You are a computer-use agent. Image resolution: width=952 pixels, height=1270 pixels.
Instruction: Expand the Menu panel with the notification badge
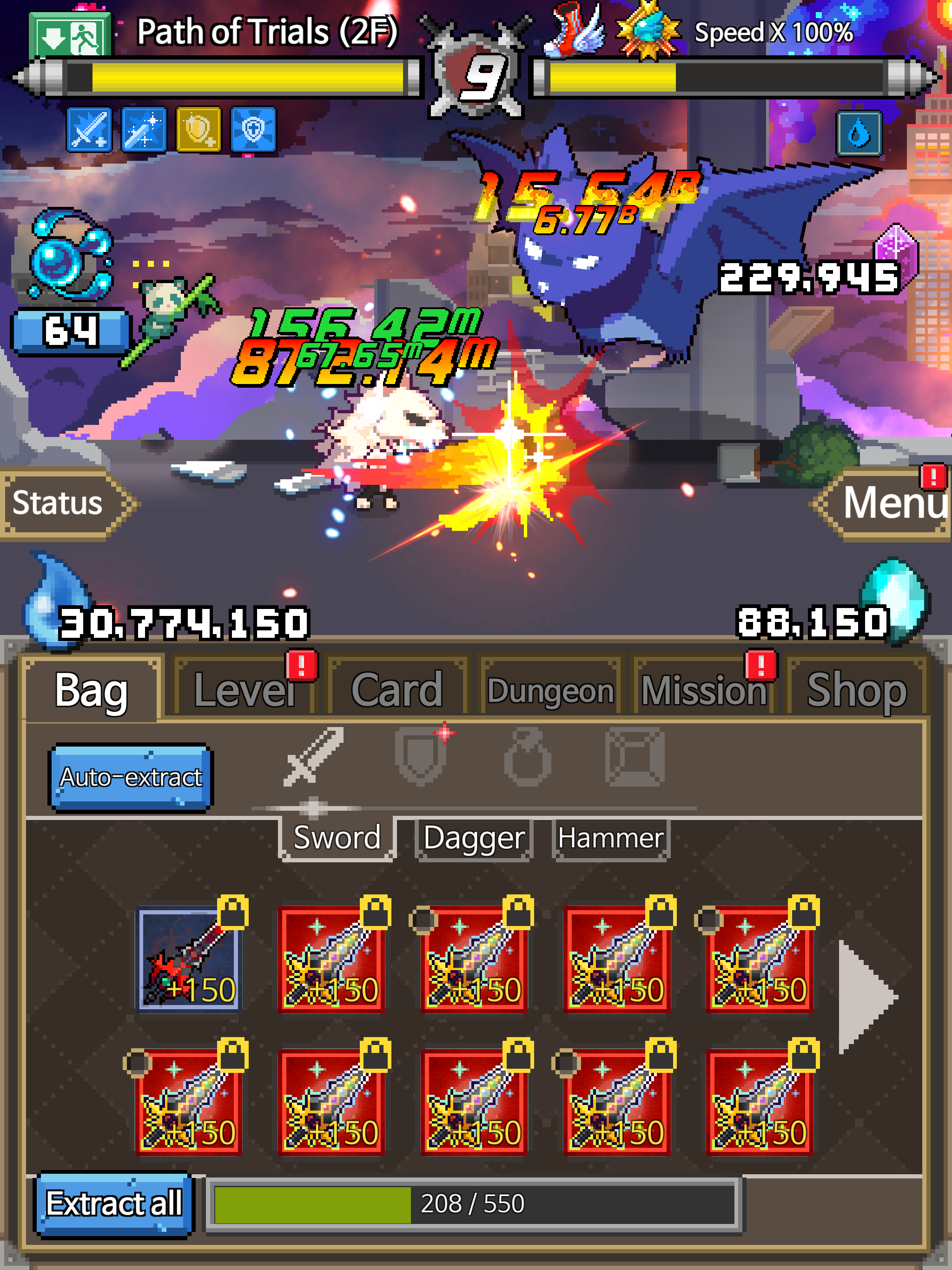pyautogui.click(x=893, y=505)
